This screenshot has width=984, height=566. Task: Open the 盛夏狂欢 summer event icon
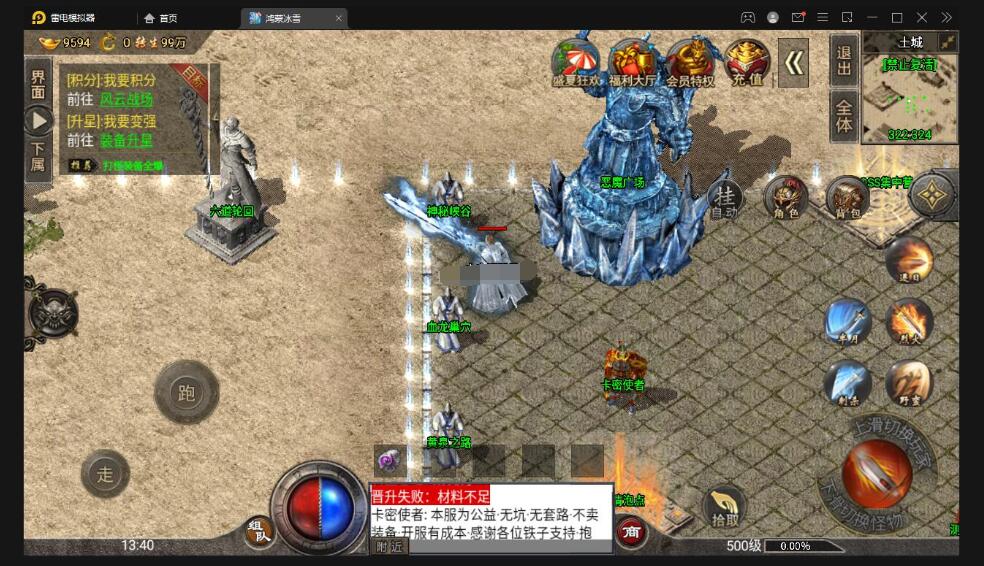(x=575, y=64)
